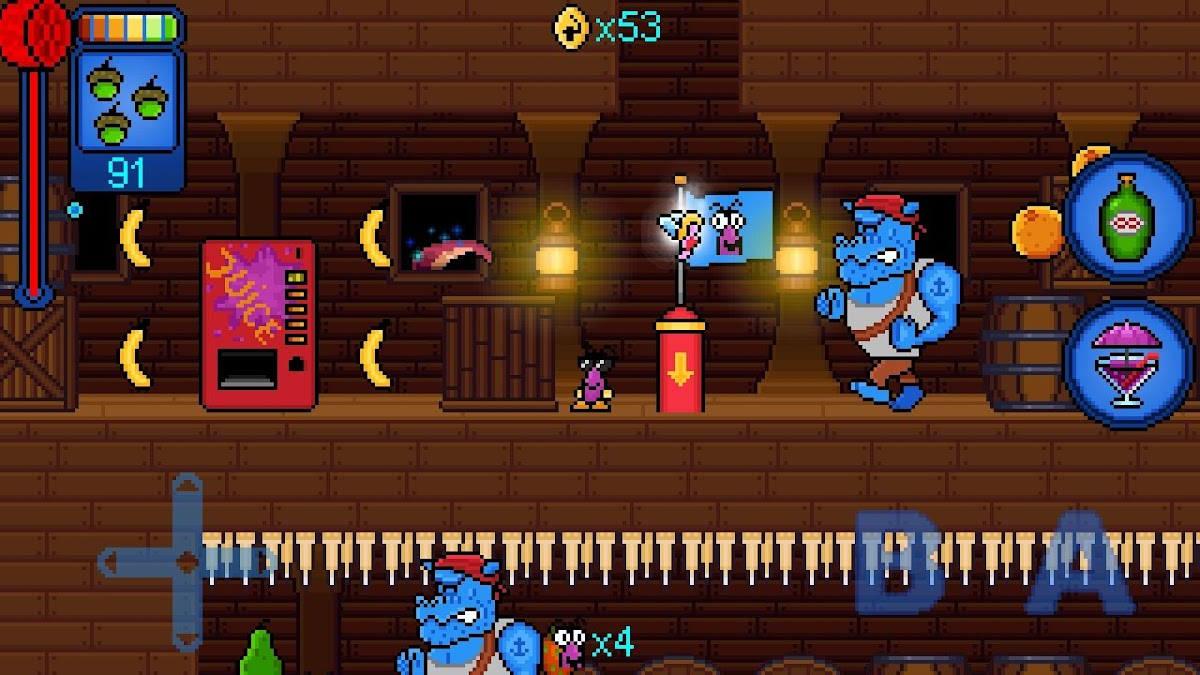Tap the on-screen directional pad
This screenshot has height=675, width=1200.
click(x=187, y=562)
